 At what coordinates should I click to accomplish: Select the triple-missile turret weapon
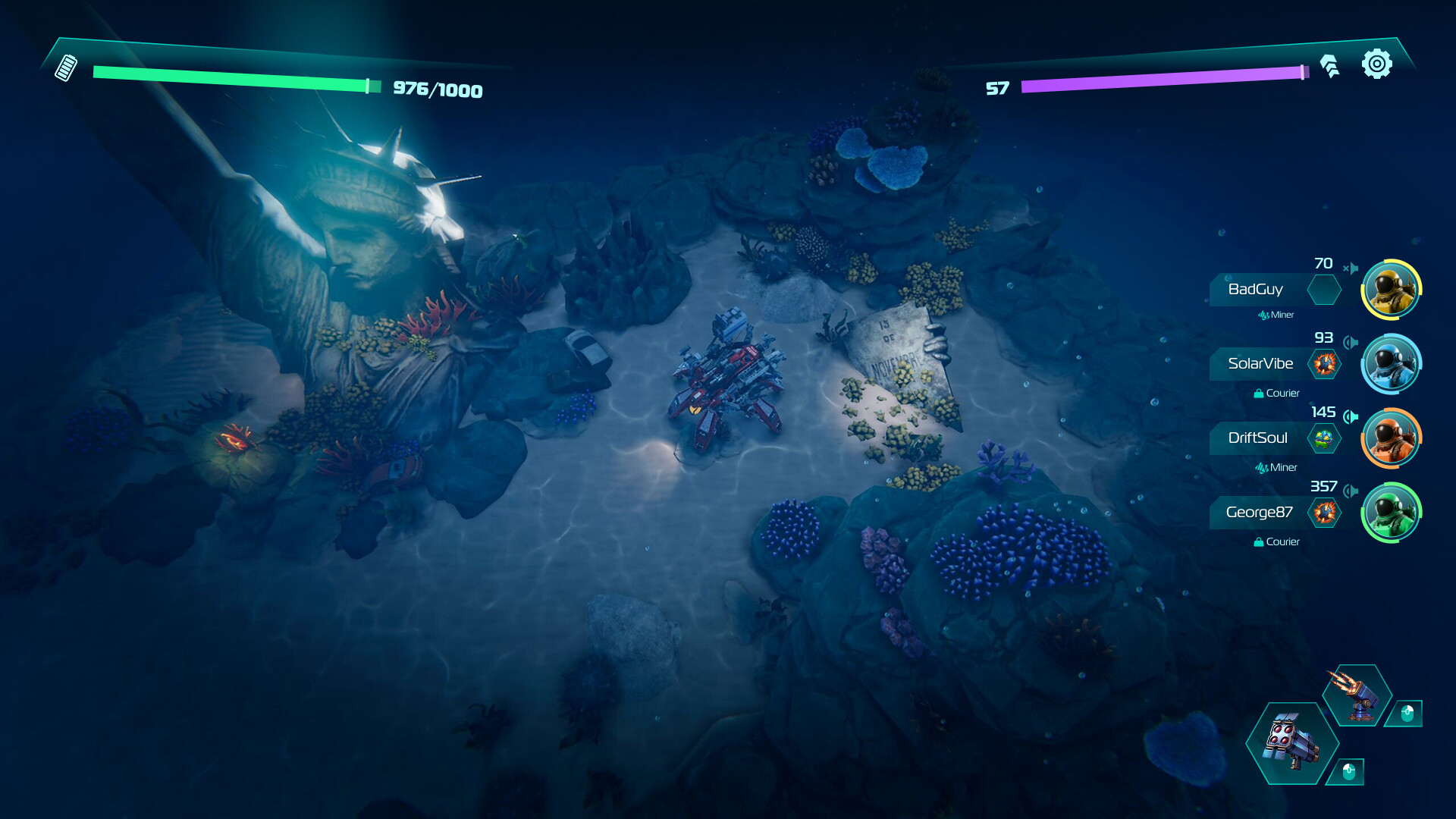[x=1357, y=695]
